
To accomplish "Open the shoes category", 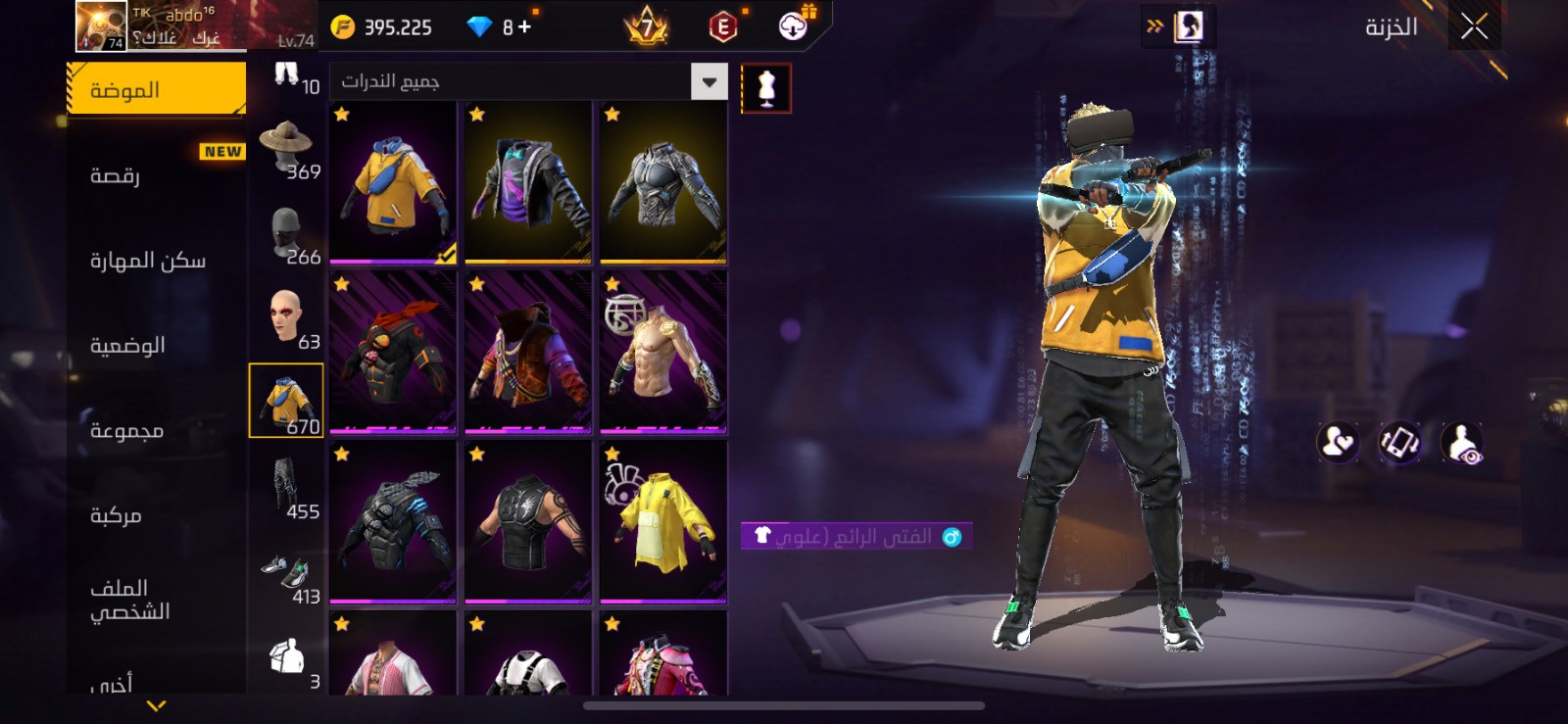I will tap(287, 574).
